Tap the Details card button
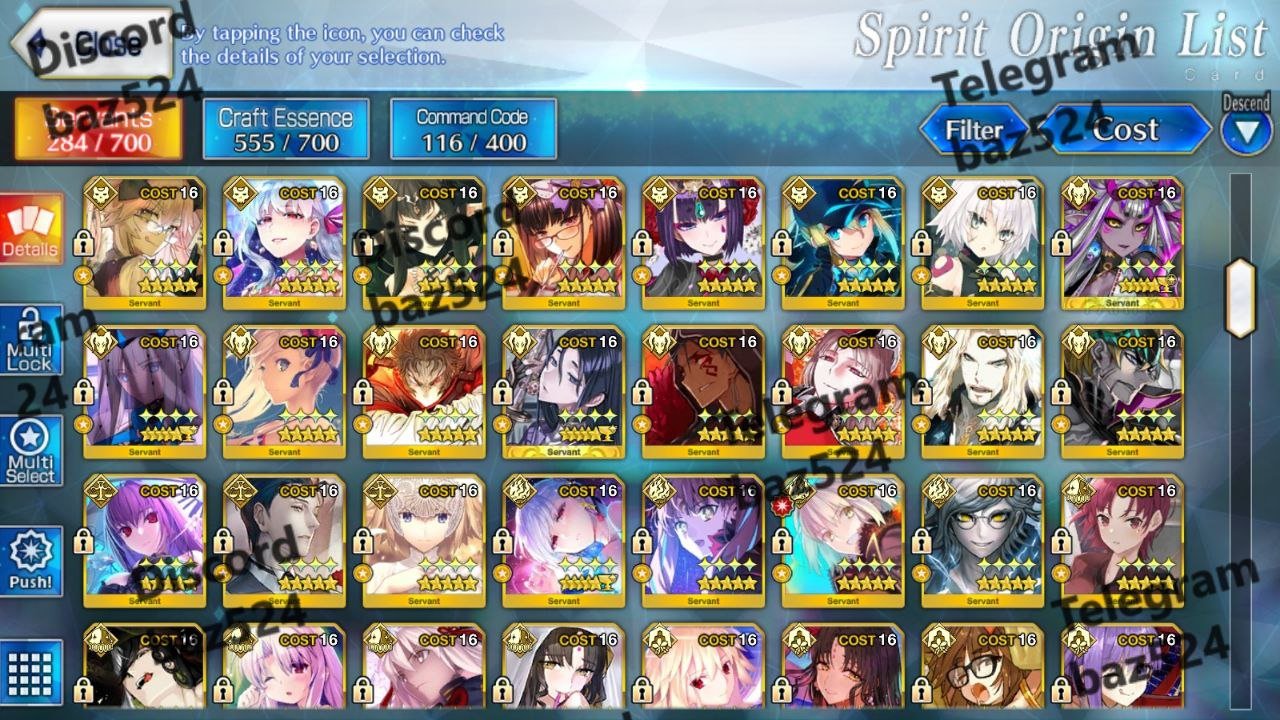Image resolution: width=1280 pixels, height=720 pixels. point(31,230)
